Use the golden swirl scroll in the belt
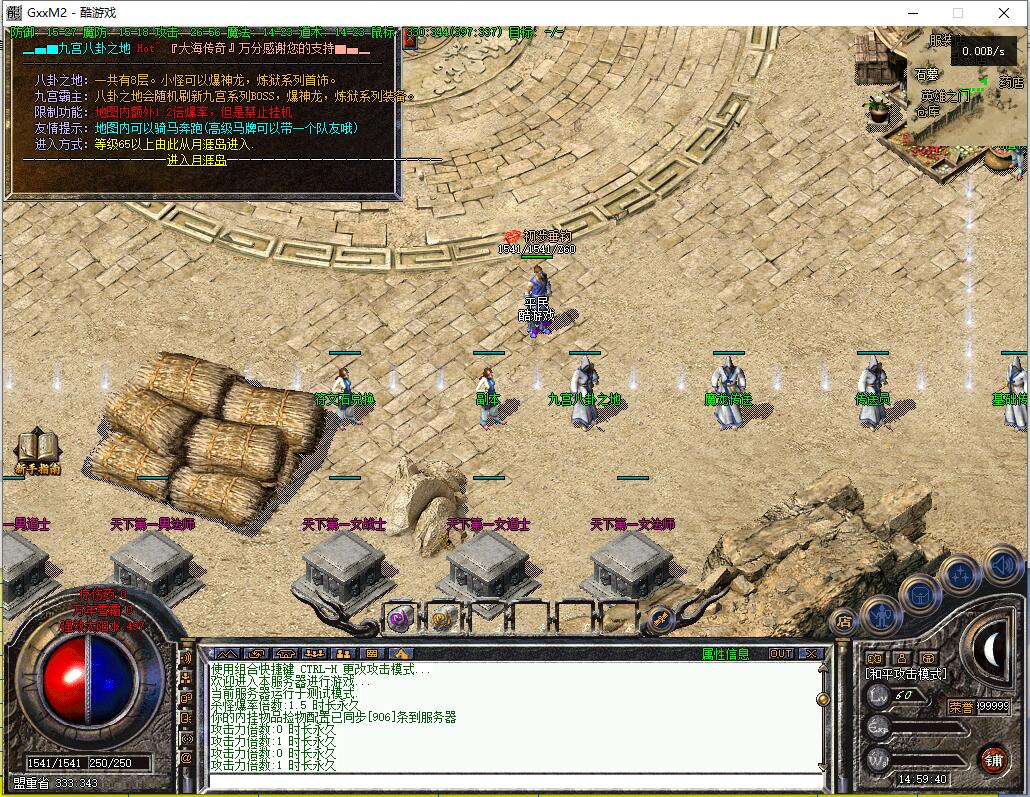 tap(443, 617)
